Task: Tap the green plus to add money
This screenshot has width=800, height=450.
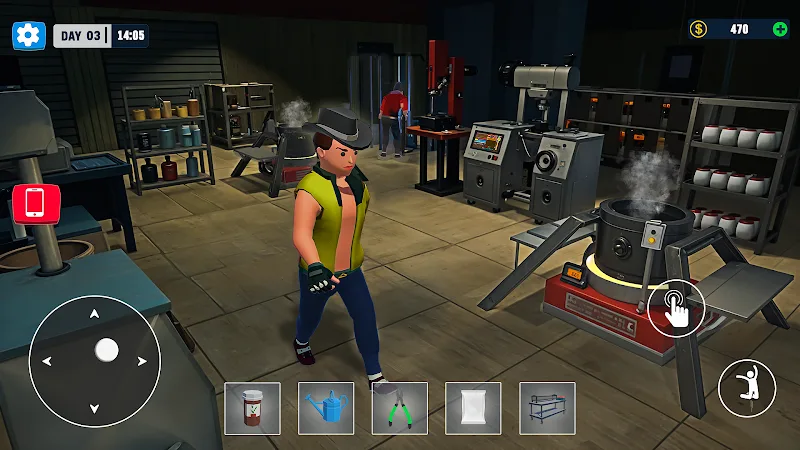Action: [780, 29]
